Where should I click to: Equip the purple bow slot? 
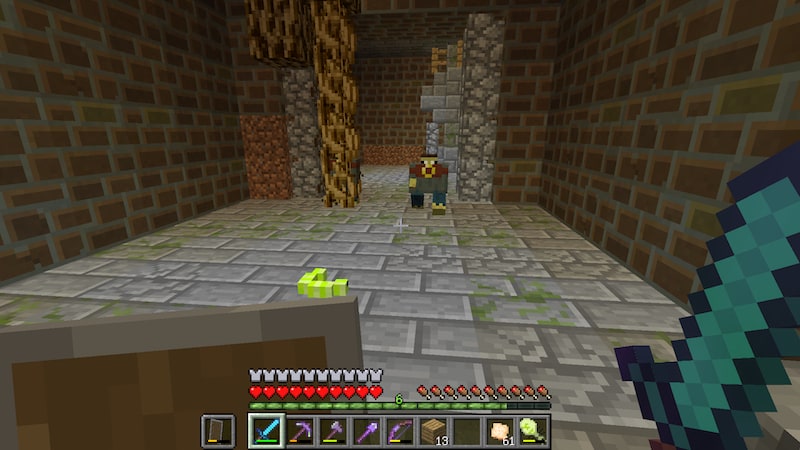point(399,431)
